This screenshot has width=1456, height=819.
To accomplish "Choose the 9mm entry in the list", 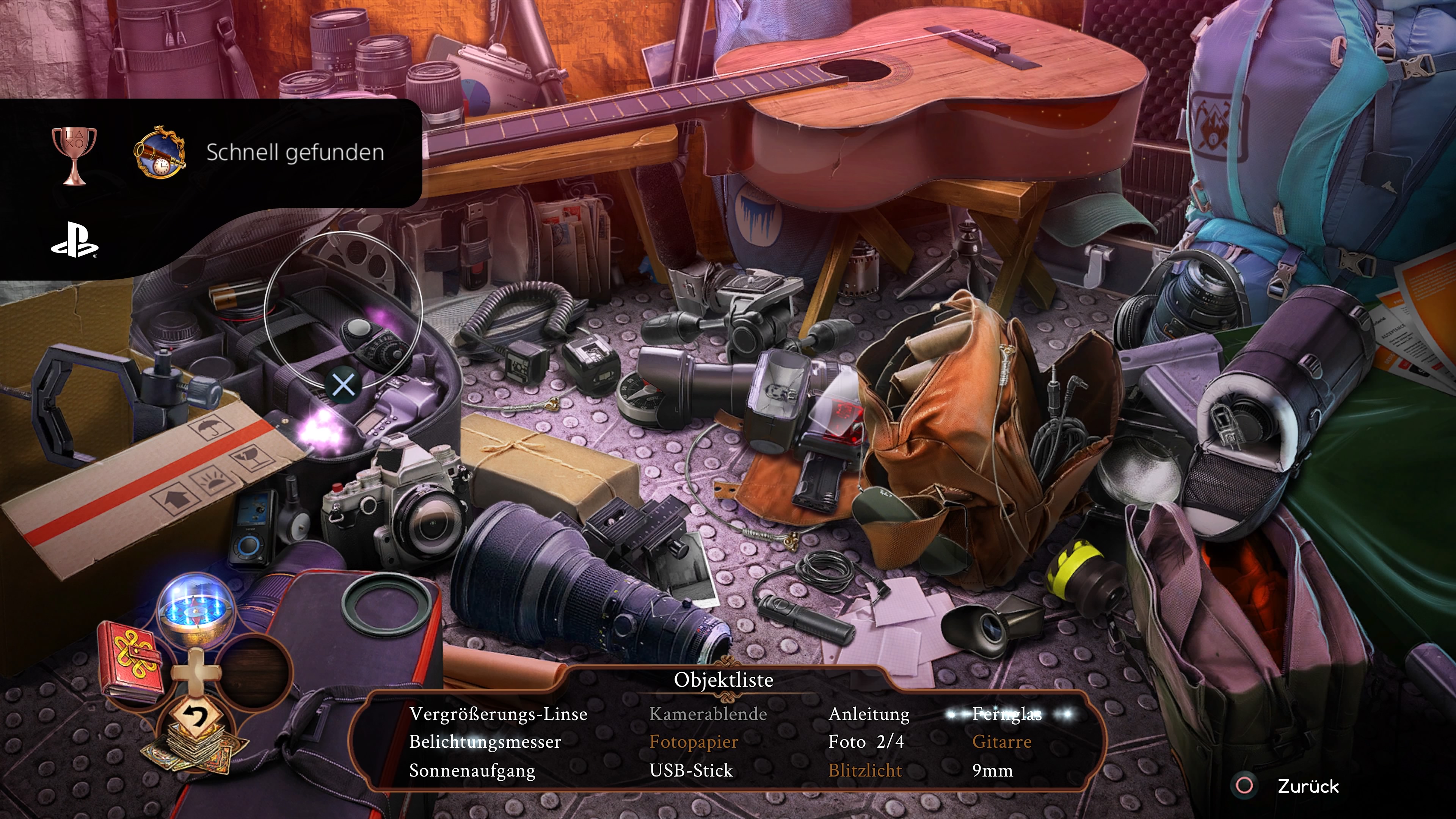I will (x=992, y=770).
